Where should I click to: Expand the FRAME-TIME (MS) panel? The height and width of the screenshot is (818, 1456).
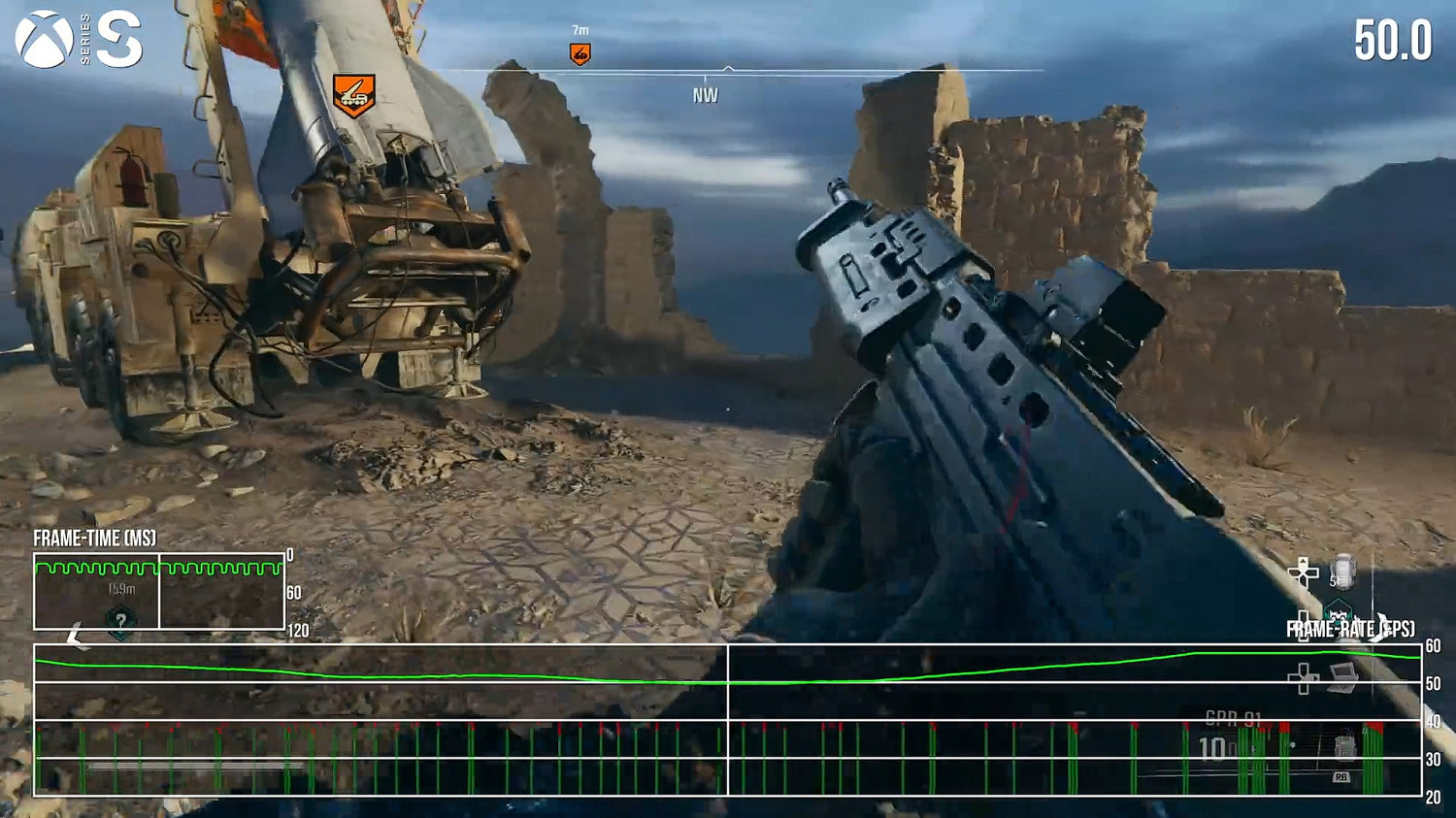[x=95, y=538]
